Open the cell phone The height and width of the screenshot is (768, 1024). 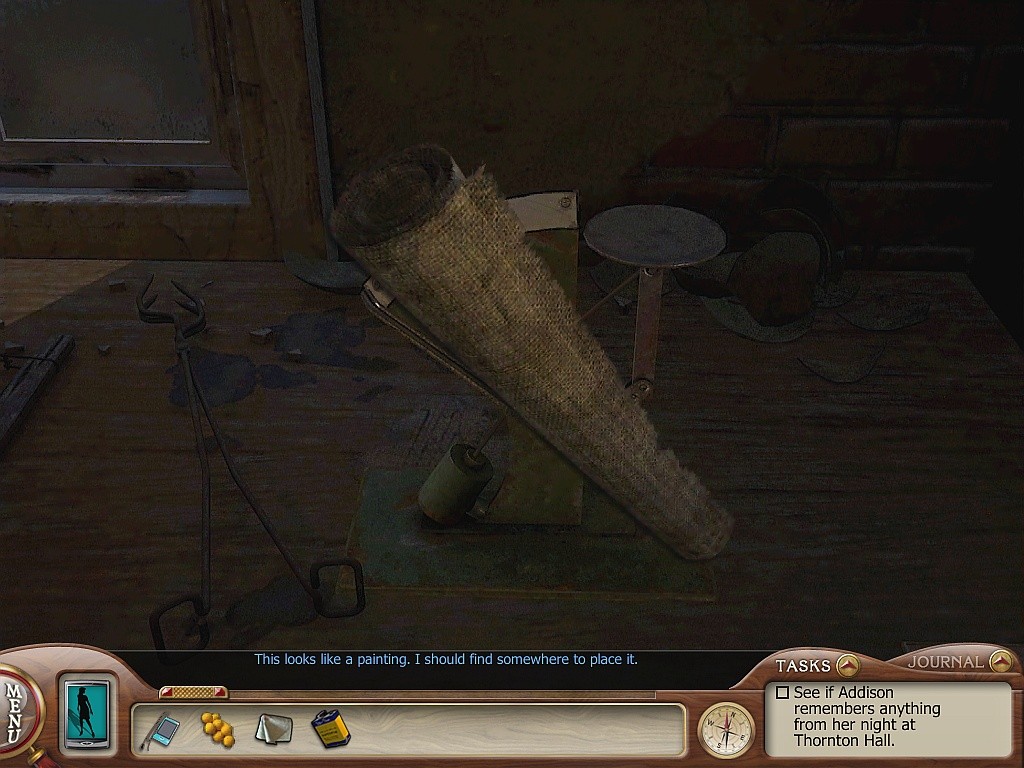tap(87, 714)
